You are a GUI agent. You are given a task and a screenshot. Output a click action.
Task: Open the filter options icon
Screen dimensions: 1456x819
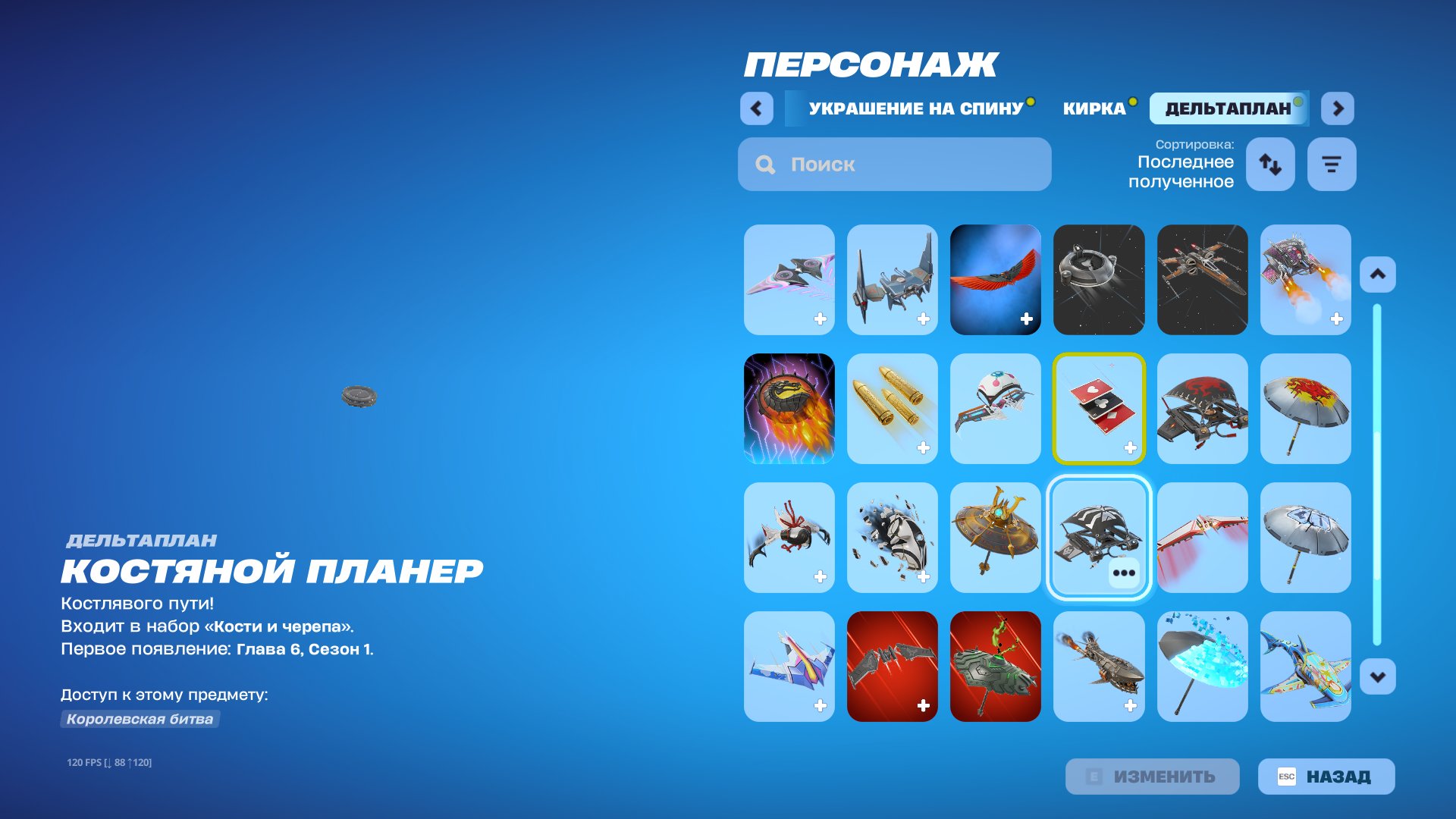click(x=1332, y=164)
